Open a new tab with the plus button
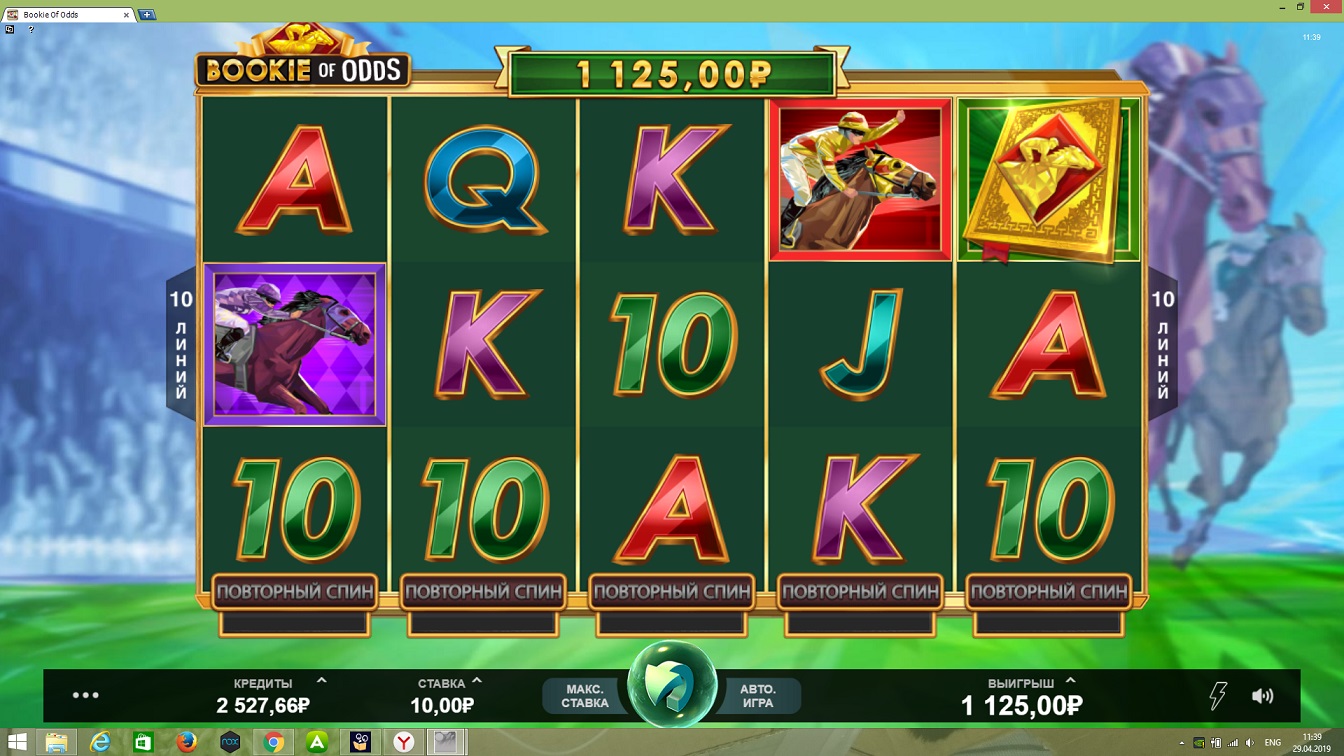1344x756 pixels. (x=147, y=15)
